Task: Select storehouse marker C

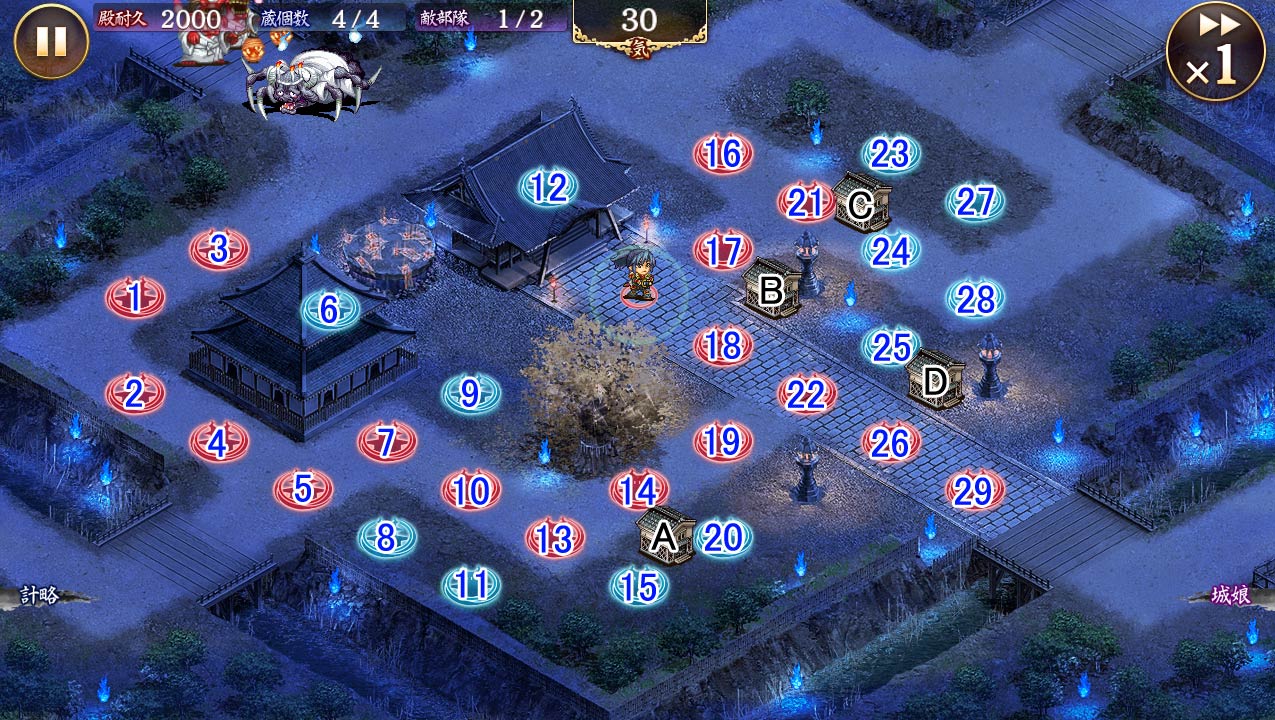Action: (x=860, y=204)
